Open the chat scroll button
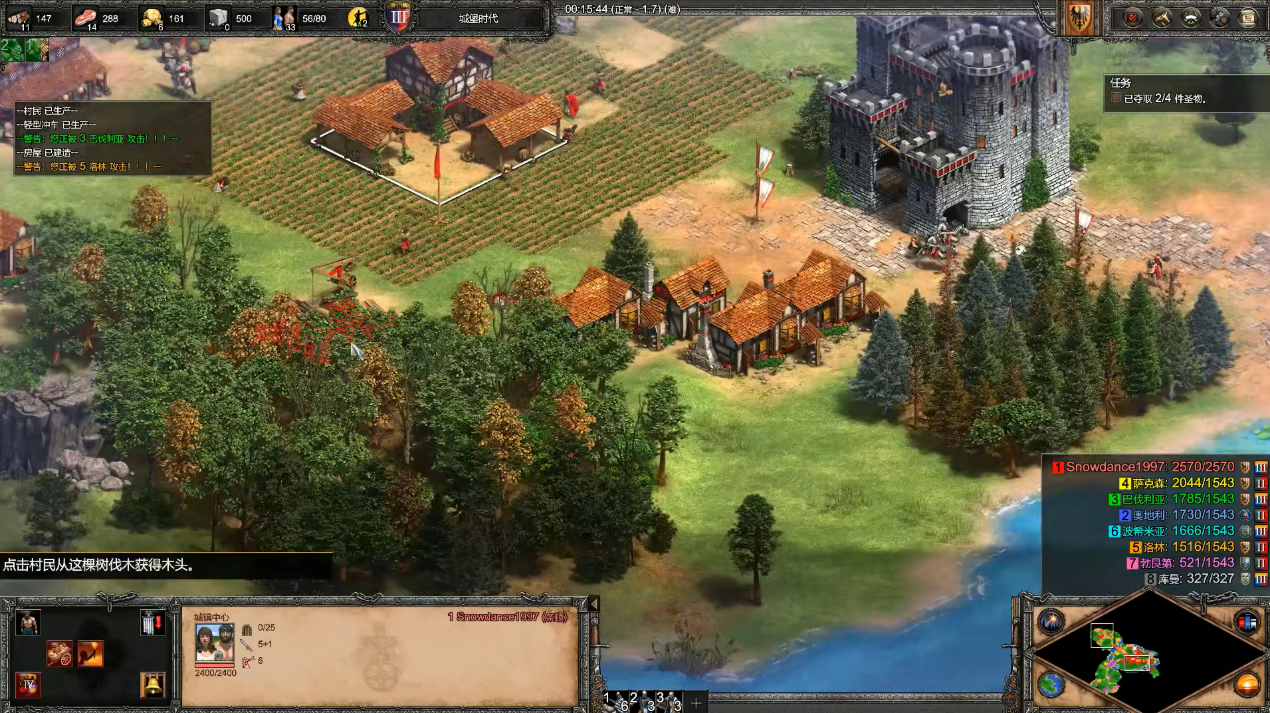The height and width of the screenshot is (713, 1270). [1248, 17]
